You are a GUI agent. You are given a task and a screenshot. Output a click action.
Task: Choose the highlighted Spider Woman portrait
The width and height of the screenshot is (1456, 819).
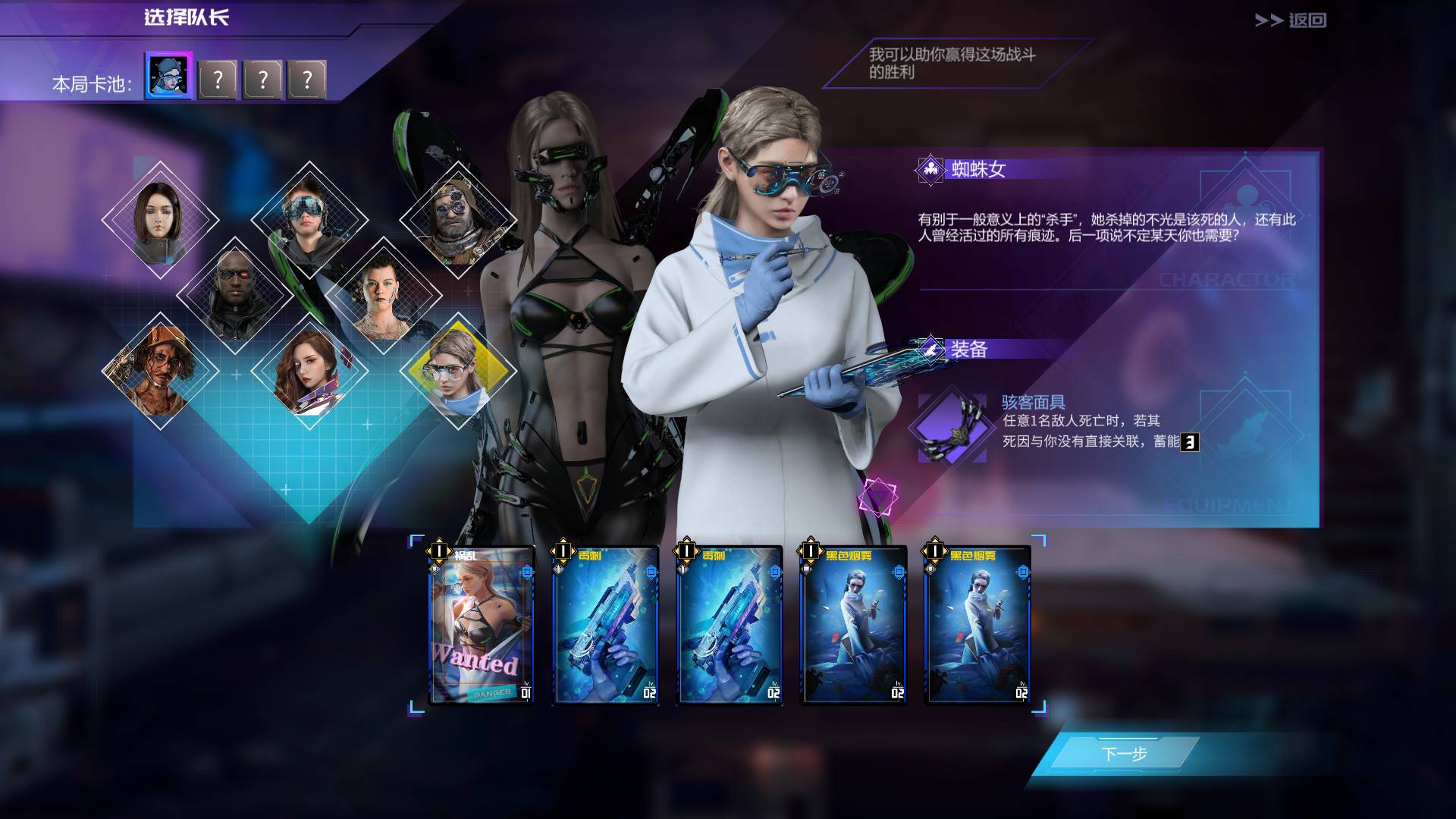[457, 371]
